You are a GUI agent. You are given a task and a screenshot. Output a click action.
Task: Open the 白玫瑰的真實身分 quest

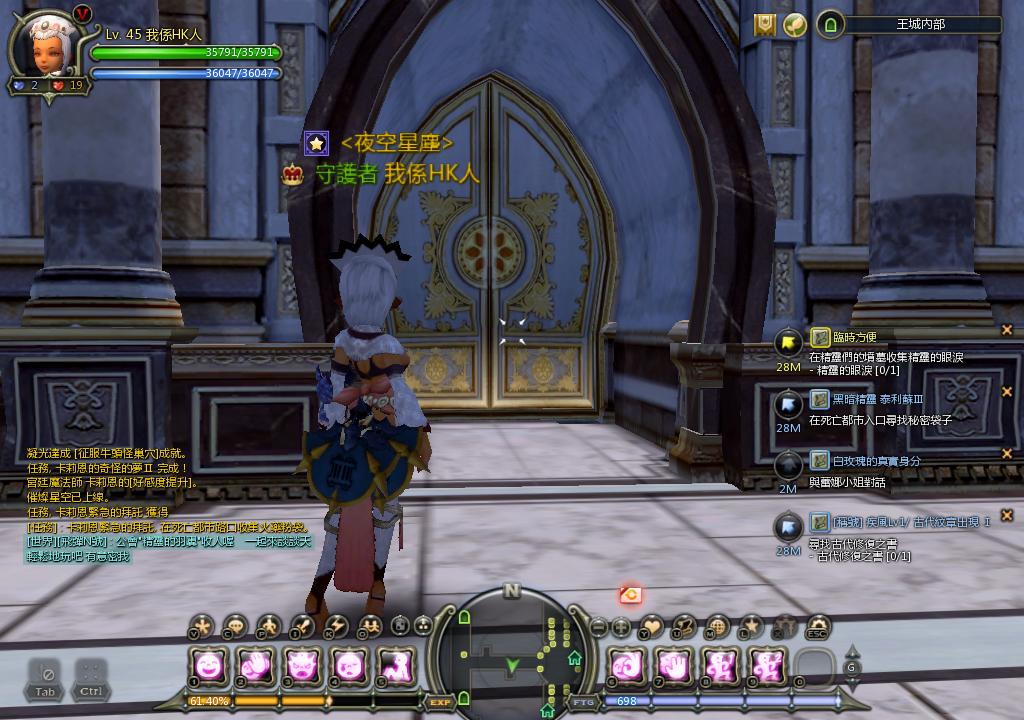(x=864, y=461)
